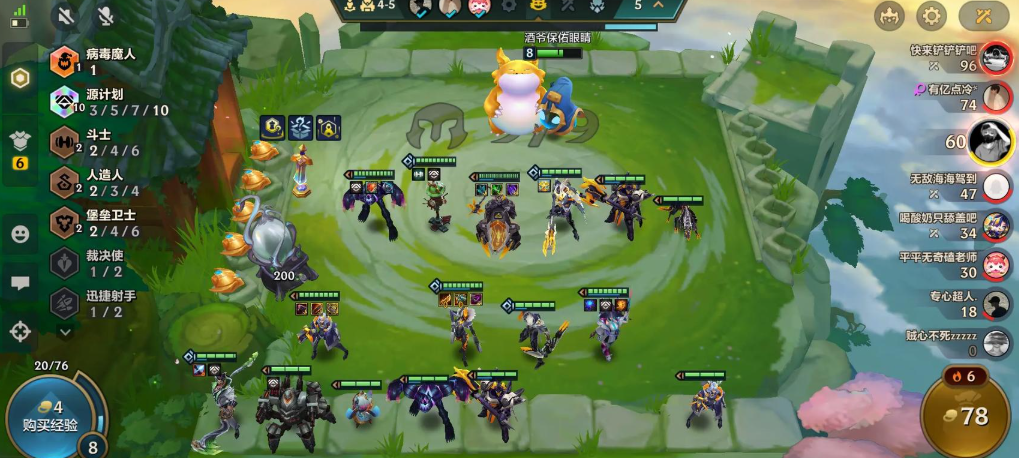Viewport: 1019px width, 458px height.
Task: Click the crosshair target button
Action: tap(20, 330)
